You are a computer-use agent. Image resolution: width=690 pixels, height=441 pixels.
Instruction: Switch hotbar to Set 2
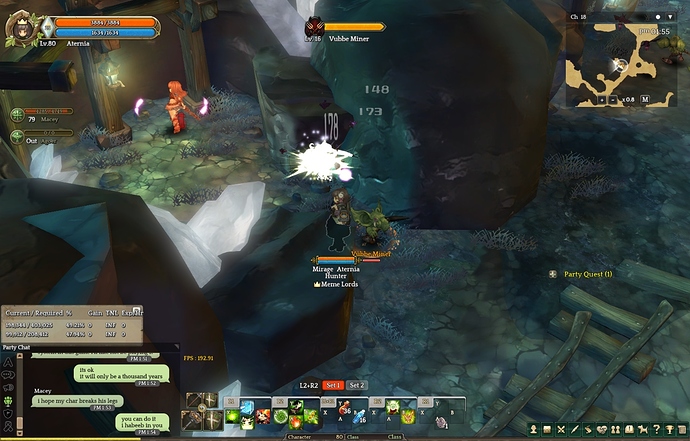click(357, 385)
